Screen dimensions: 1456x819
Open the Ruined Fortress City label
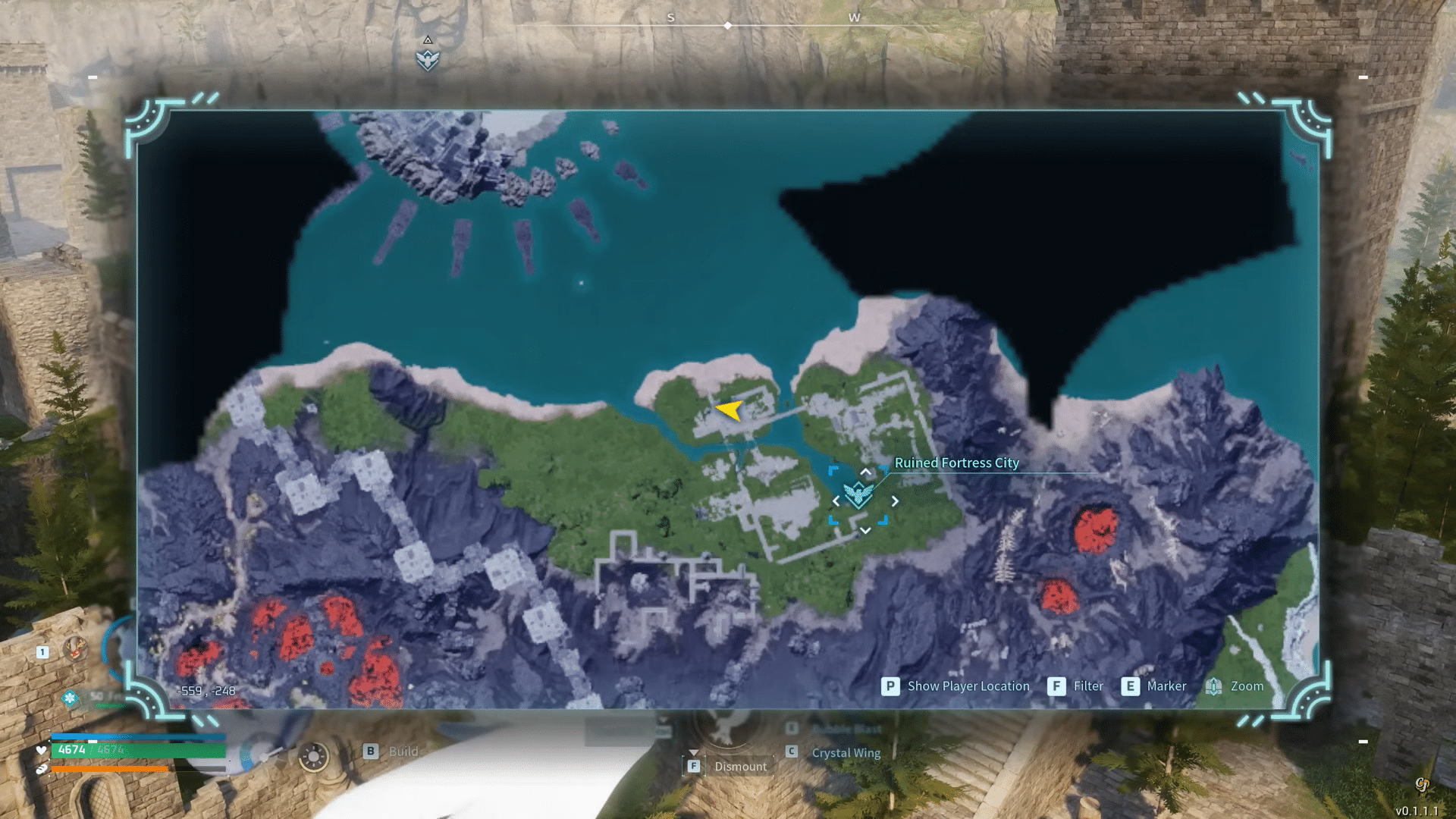tap(957, 463)
